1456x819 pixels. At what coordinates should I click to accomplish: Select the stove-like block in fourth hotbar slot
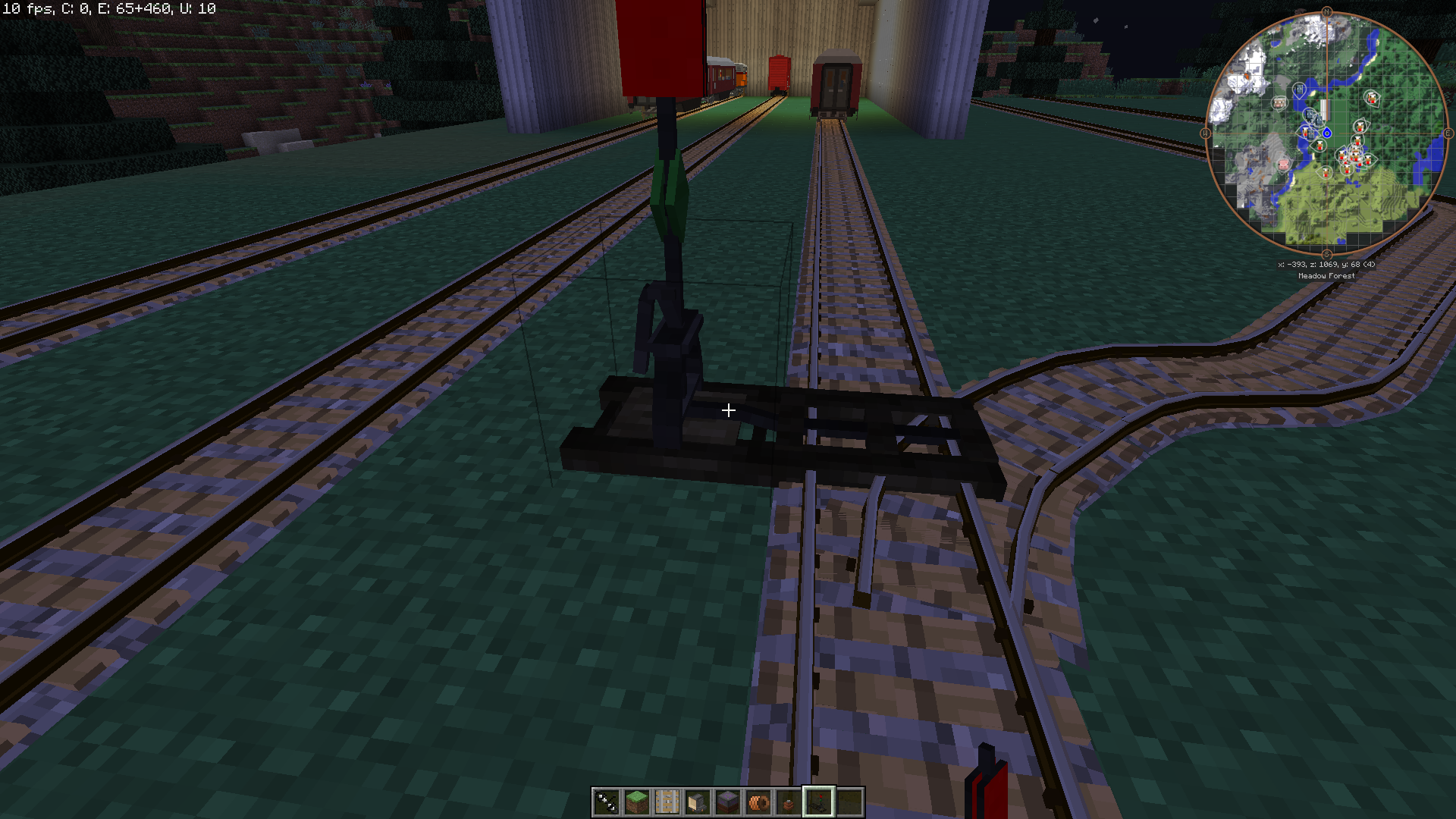pyautogui.click(x=698, y=802)
